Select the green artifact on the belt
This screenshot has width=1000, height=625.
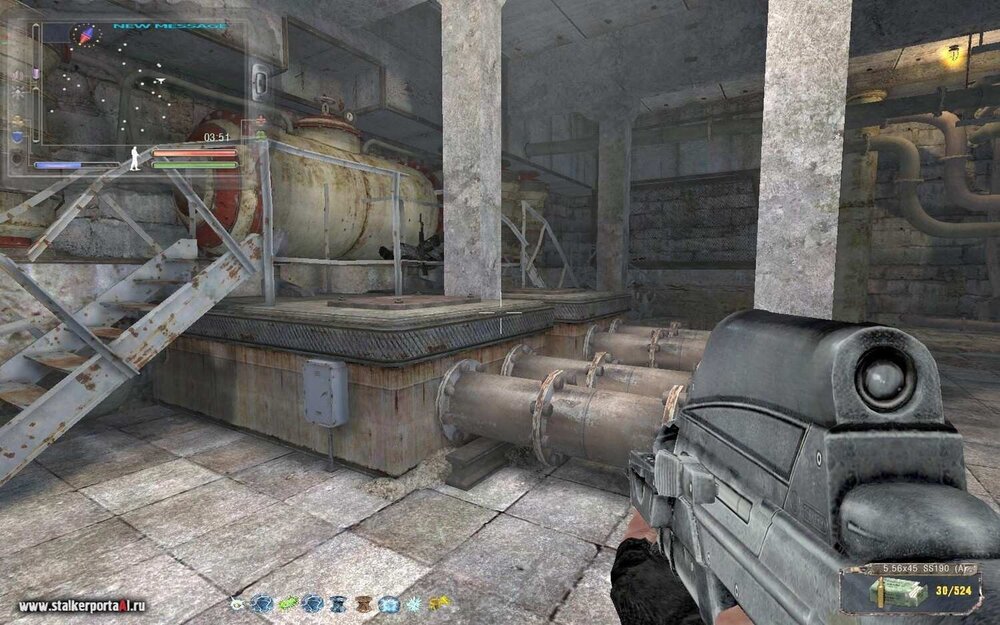tap(287, 603)
